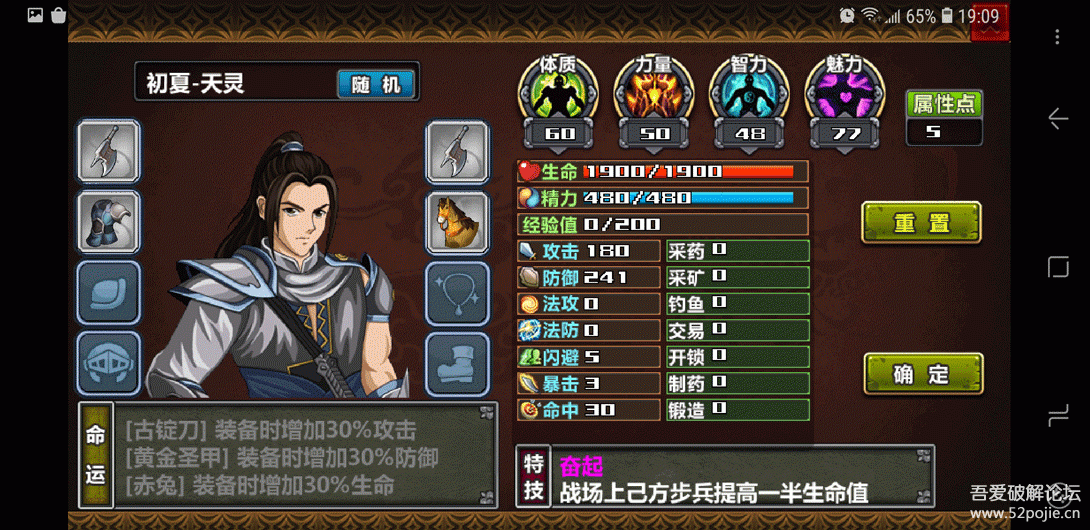
Task: Open the 命运 destiny panel
Action: coord(95,453)
